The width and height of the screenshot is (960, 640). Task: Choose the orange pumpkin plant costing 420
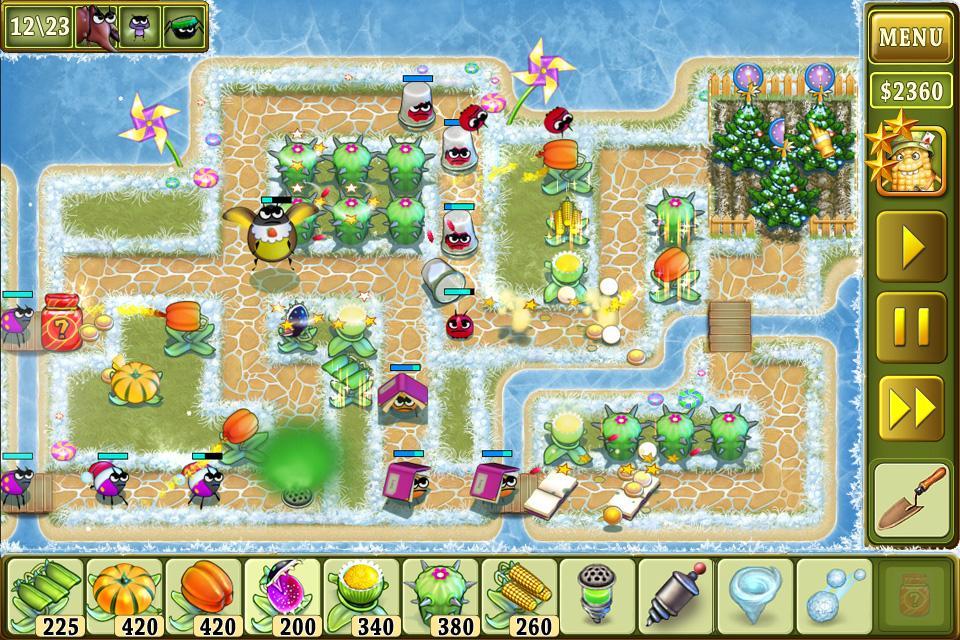pyautogui.click(x=124, y=597)
